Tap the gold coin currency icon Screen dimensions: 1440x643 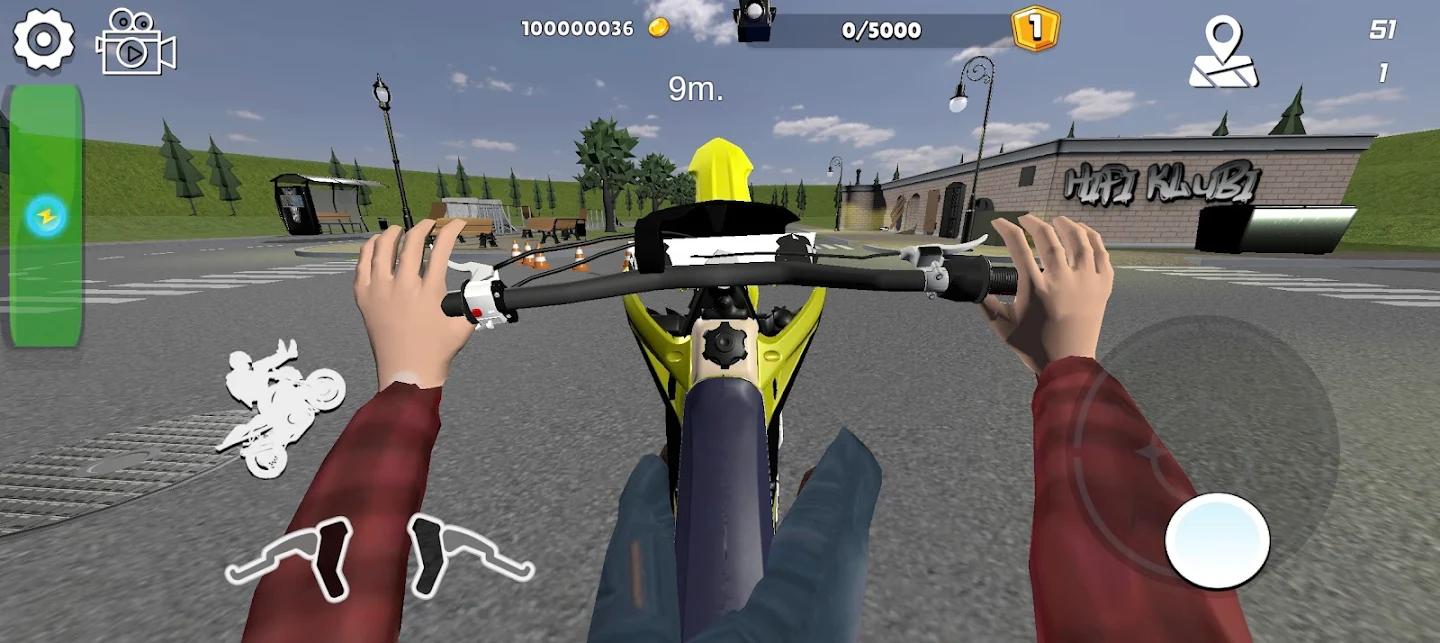coord(658,28)
